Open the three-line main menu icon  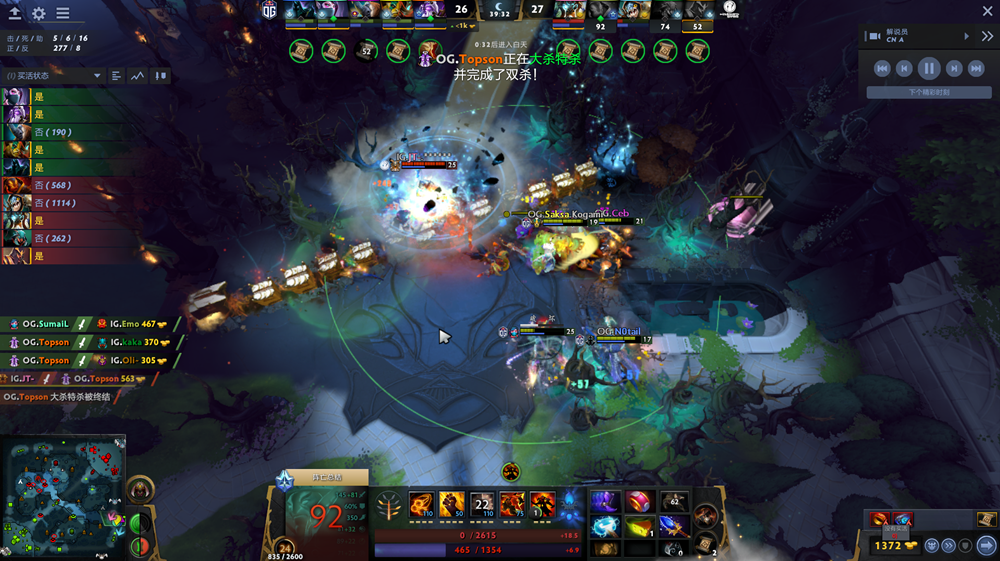(x=63, y=14)
